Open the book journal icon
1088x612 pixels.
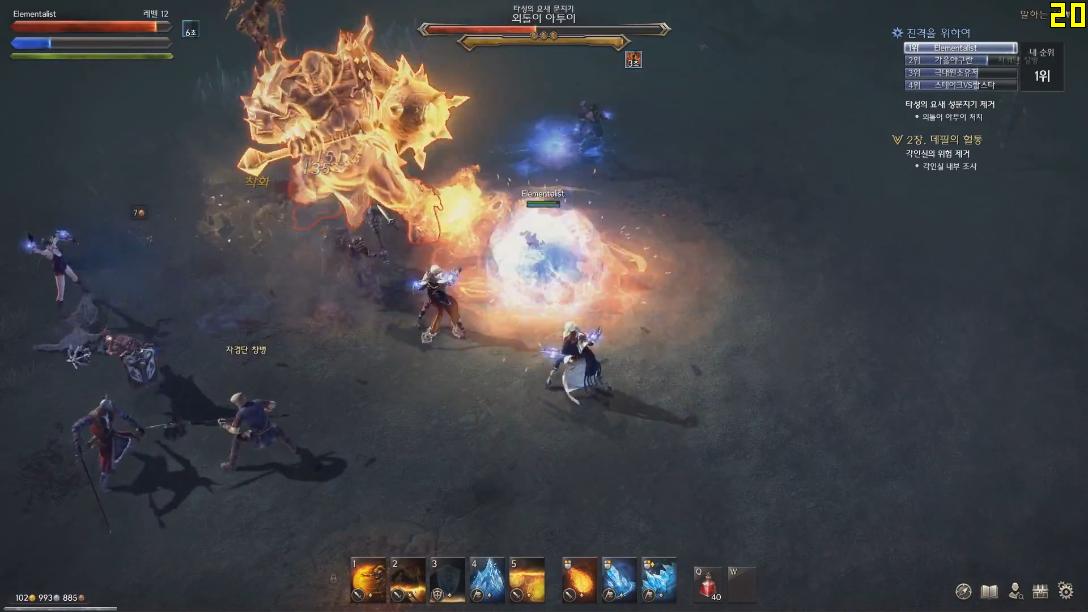pos(990,591)
